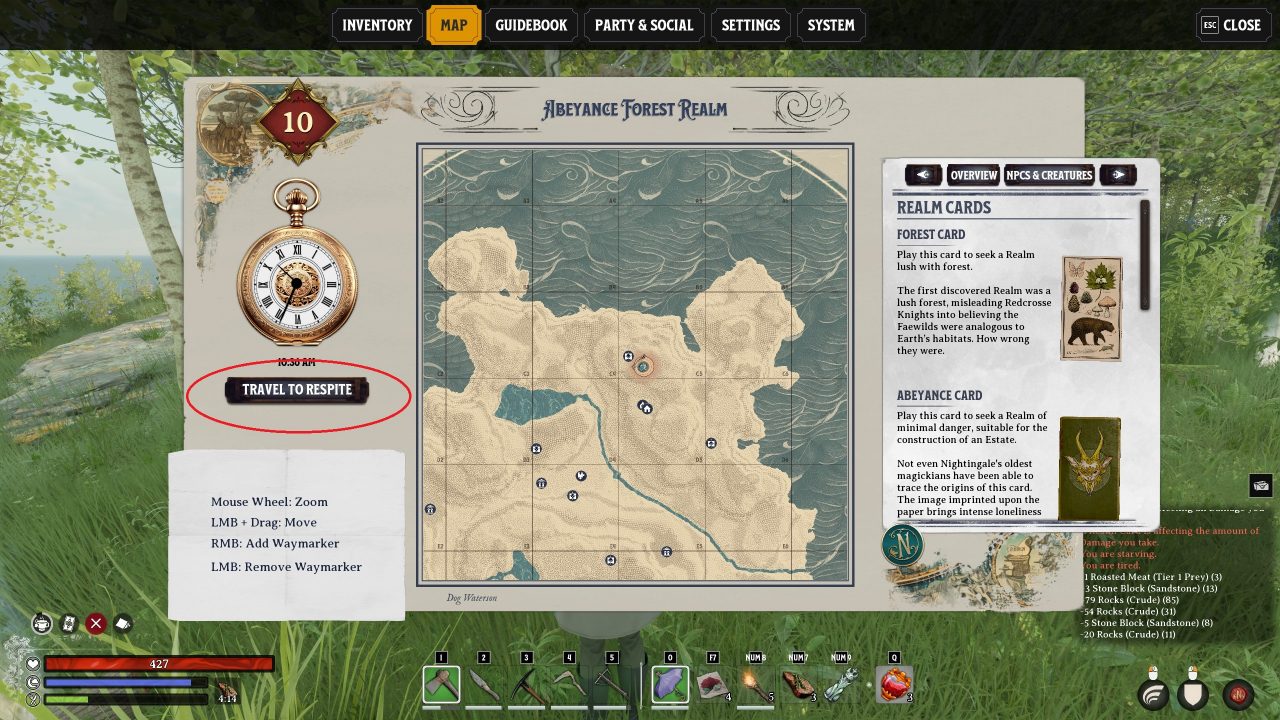Switch to the Guidebook tab
Viewport: 1280px width, 720px height.
coord(531,25)
